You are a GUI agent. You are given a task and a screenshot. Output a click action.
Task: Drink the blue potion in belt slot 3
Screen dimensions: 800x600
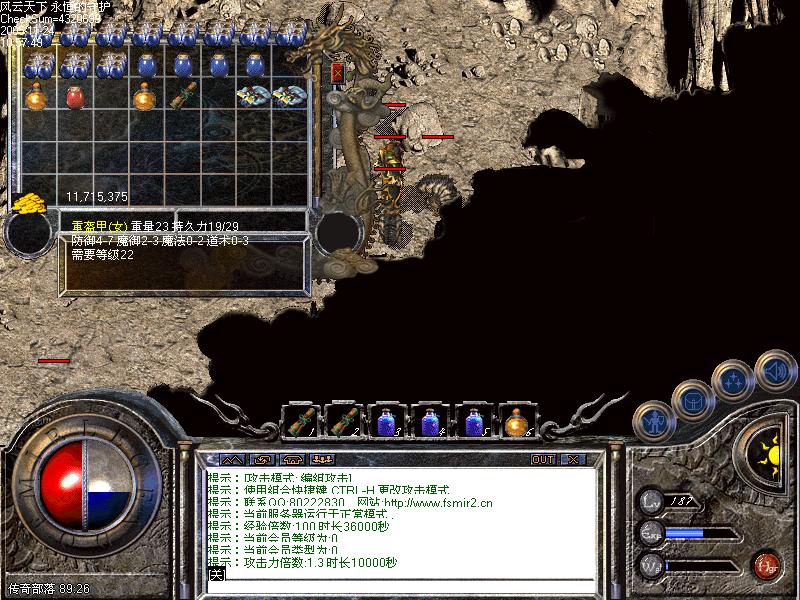tap(387, 421)
